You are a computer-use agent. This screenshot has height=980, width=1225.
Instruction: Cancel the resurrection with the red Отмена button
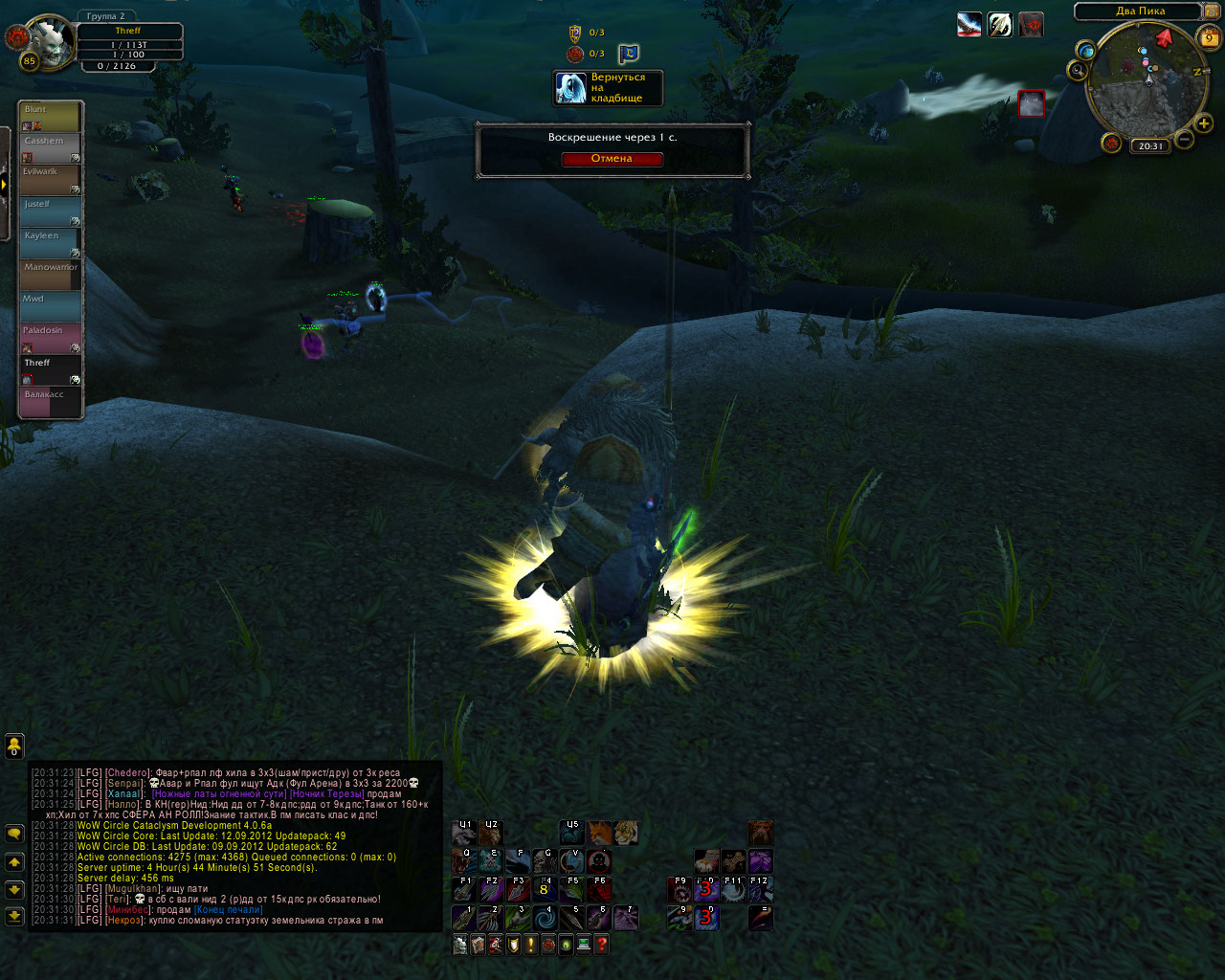point(612,159)
